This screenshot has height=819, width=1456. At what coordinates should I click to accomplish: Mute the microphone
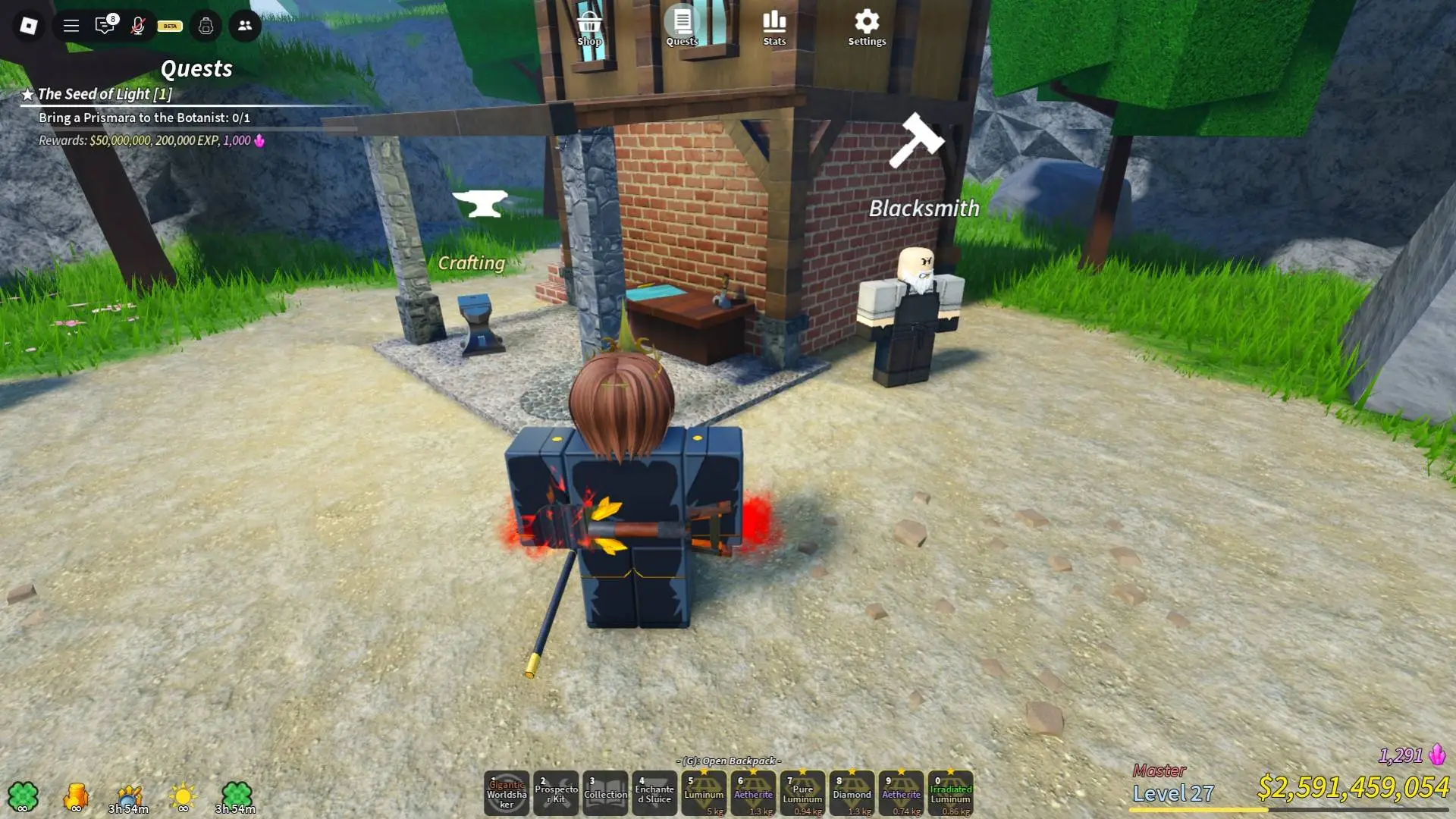click(x=138, y=25)
